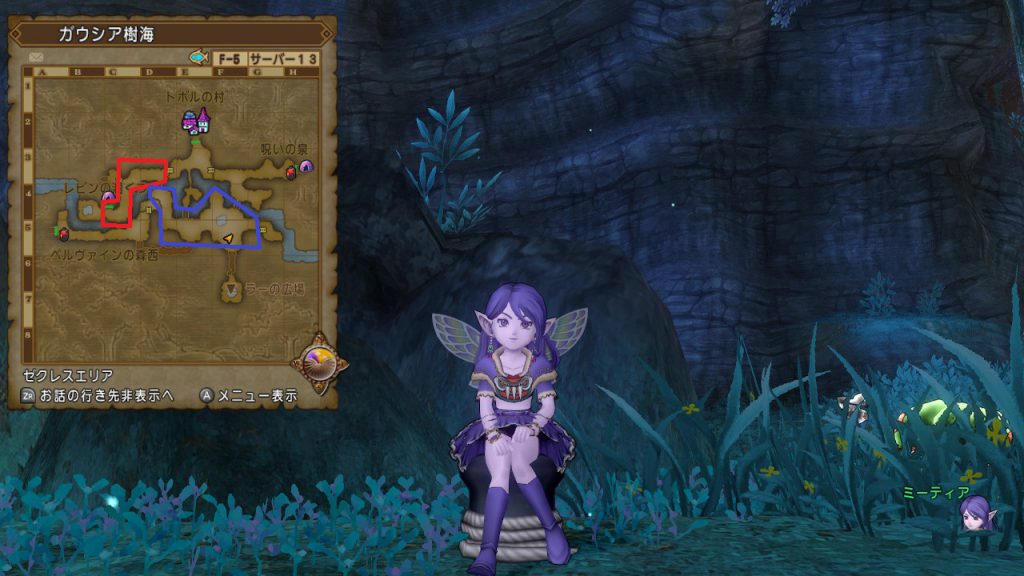Click the pink tent marker at レビンの marker

click(x=107, y=197)
